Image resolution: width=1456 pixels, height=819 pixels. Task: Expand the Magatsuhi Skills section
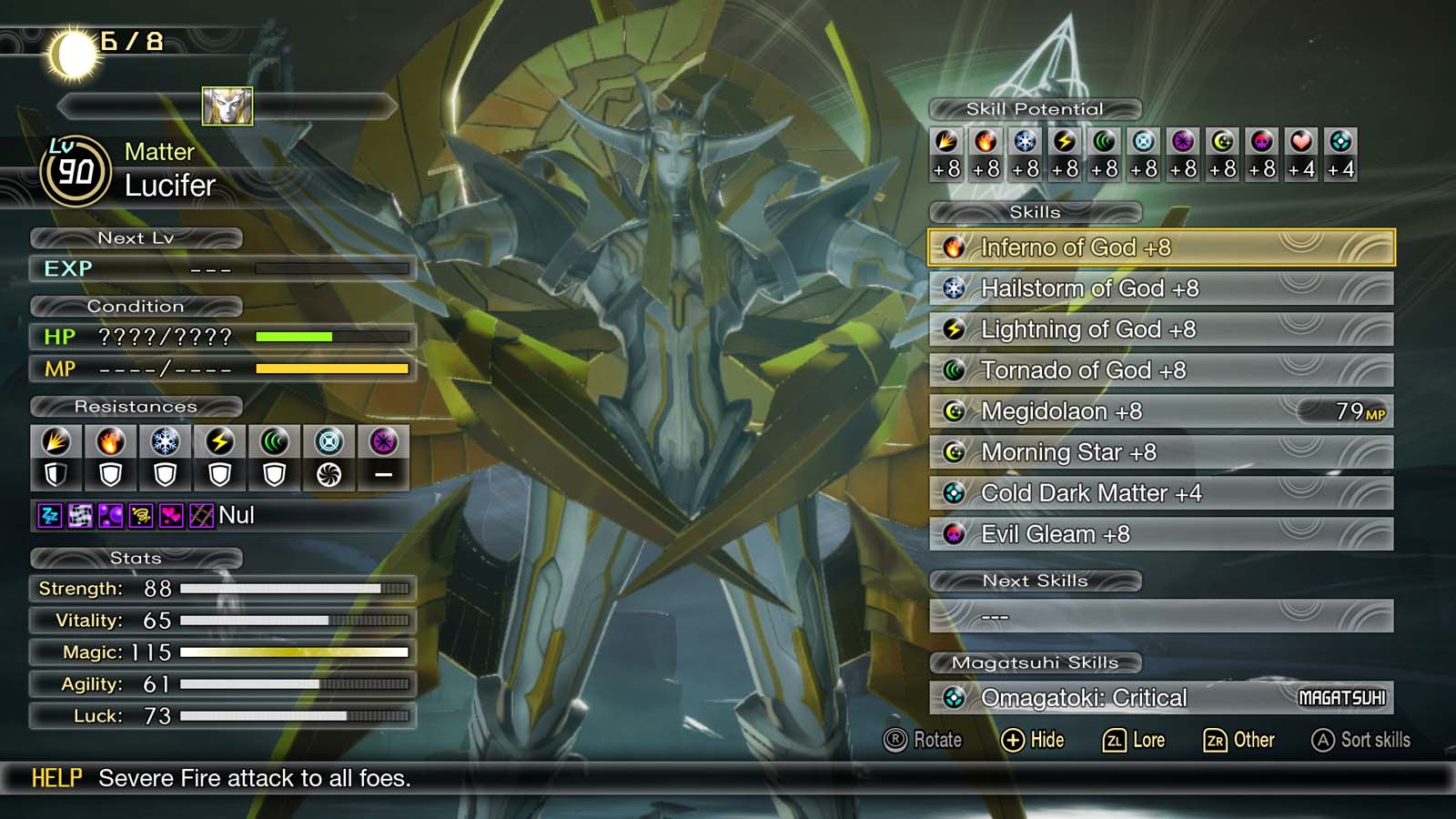coord(1036,663)
